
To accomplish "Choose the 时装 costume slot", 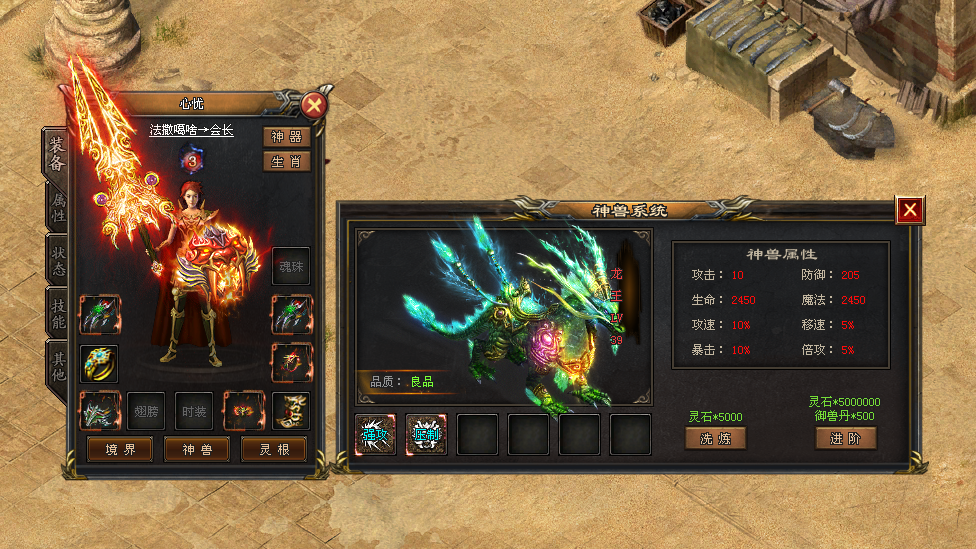I will (x=194, y=411).
